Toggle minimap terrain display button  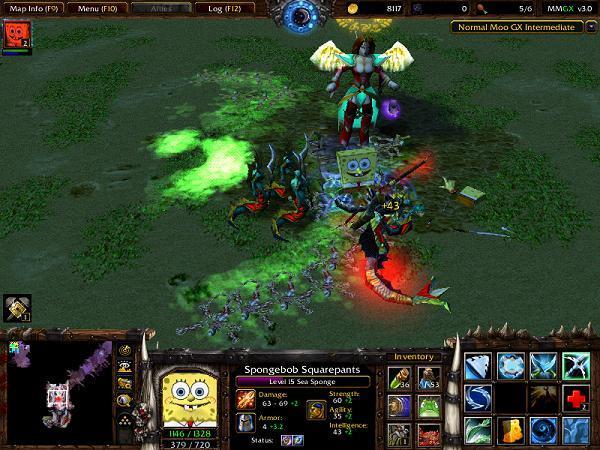coord(127,367)
